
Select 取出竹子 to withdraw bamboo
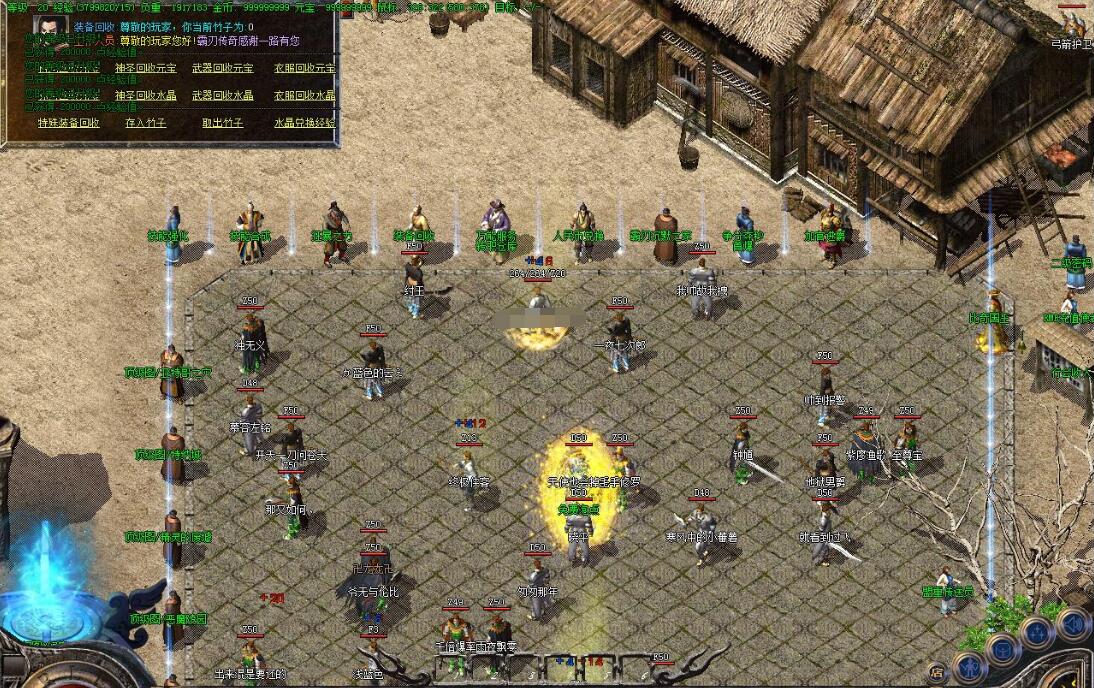[222, 123]
